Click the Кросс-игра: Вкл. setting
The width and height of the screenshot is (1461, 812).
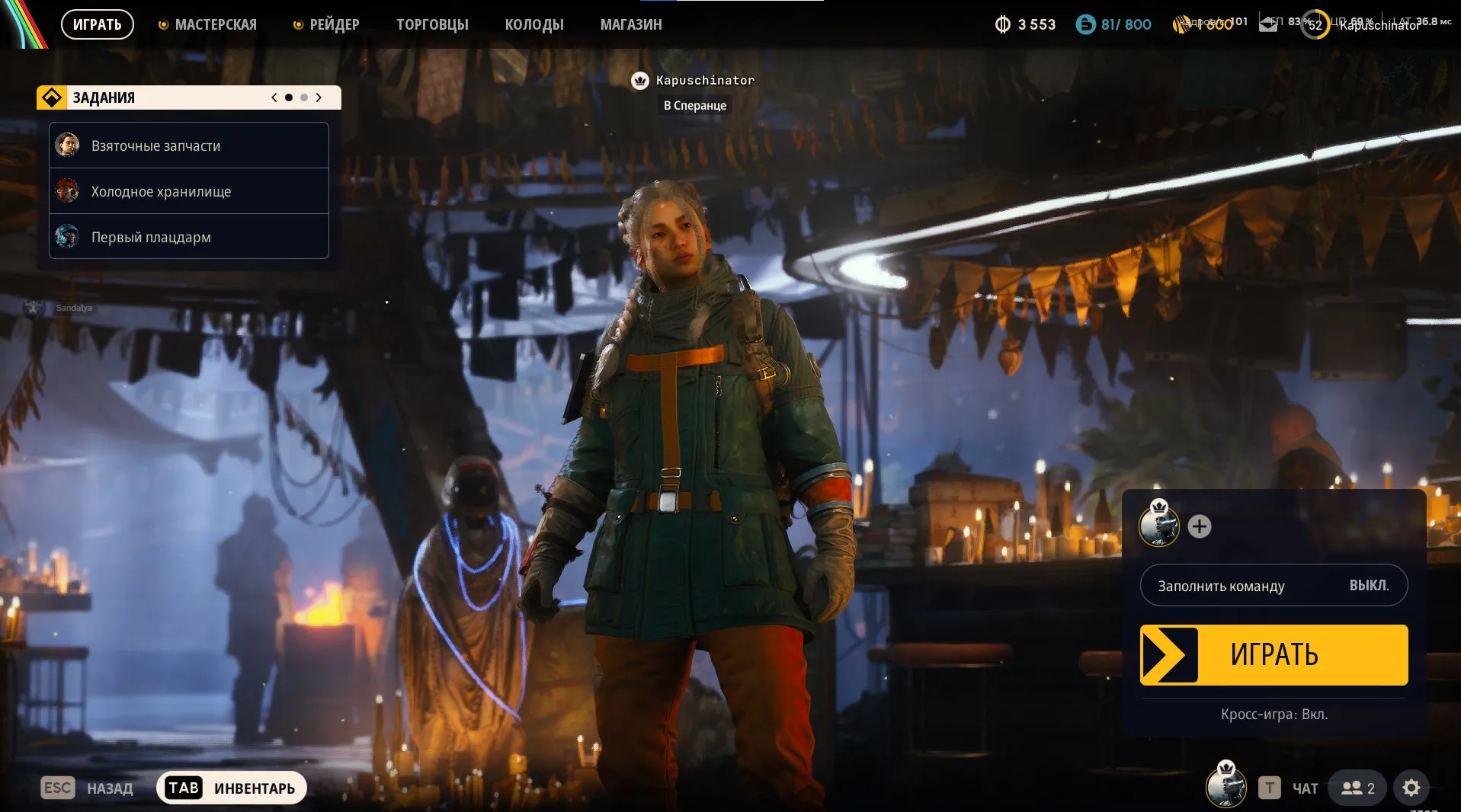1274,714
